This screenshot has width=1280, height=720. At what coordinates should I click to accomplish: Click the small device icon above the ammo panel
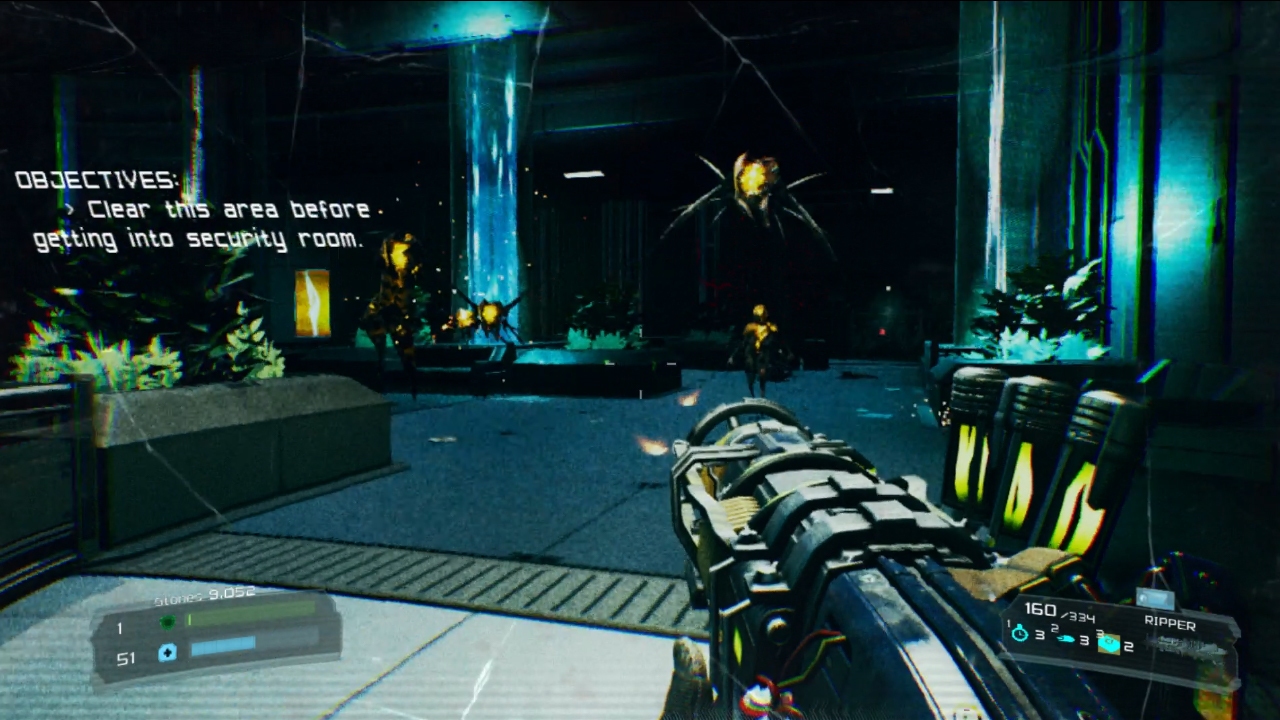(x=1156, y=598)
